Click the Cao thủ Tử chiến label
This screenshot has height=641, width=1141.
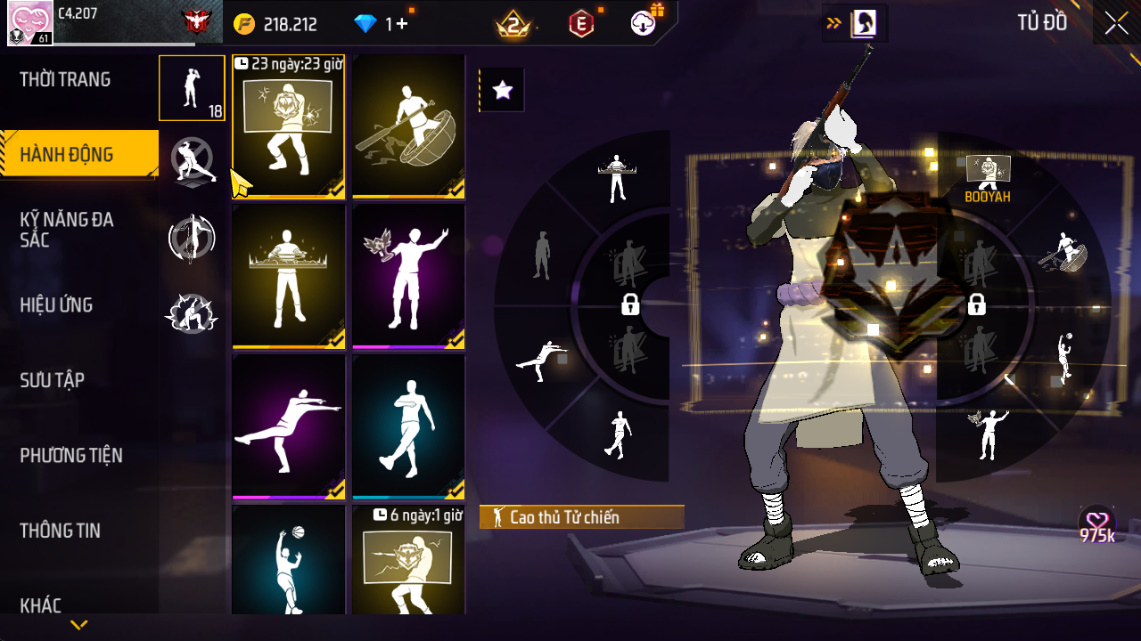582,517
